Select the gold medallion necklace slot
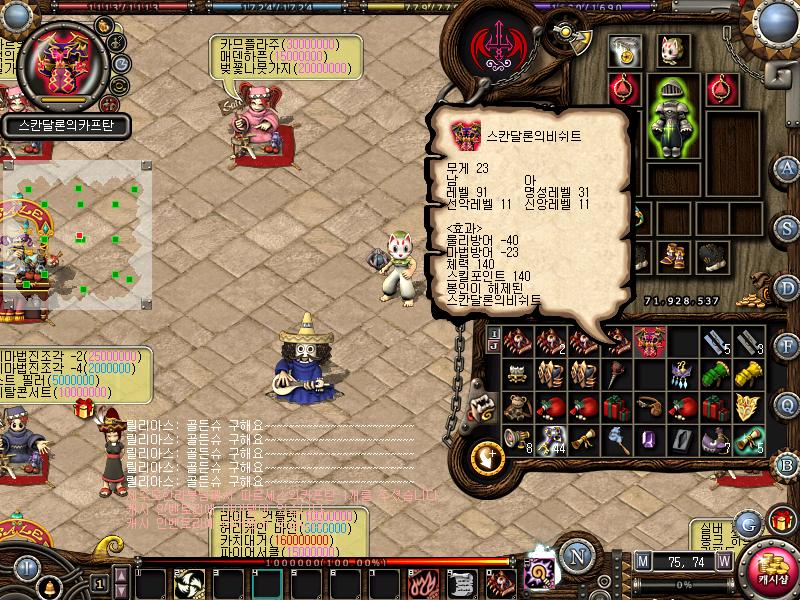This screenshot has height=600, width=800. [x=627, y=50]
